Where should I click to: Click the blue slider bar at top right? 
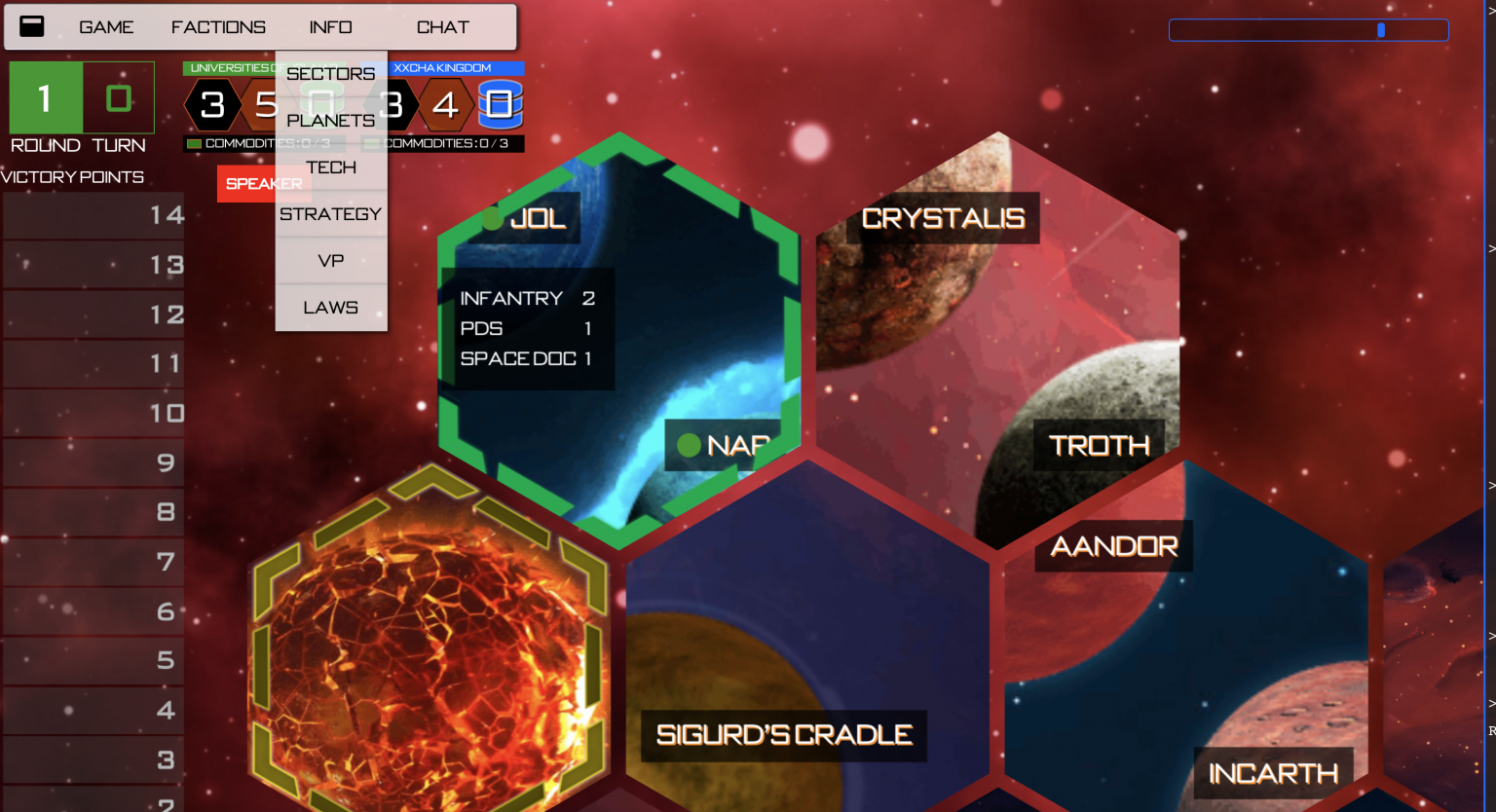[x=1308, y=30]
